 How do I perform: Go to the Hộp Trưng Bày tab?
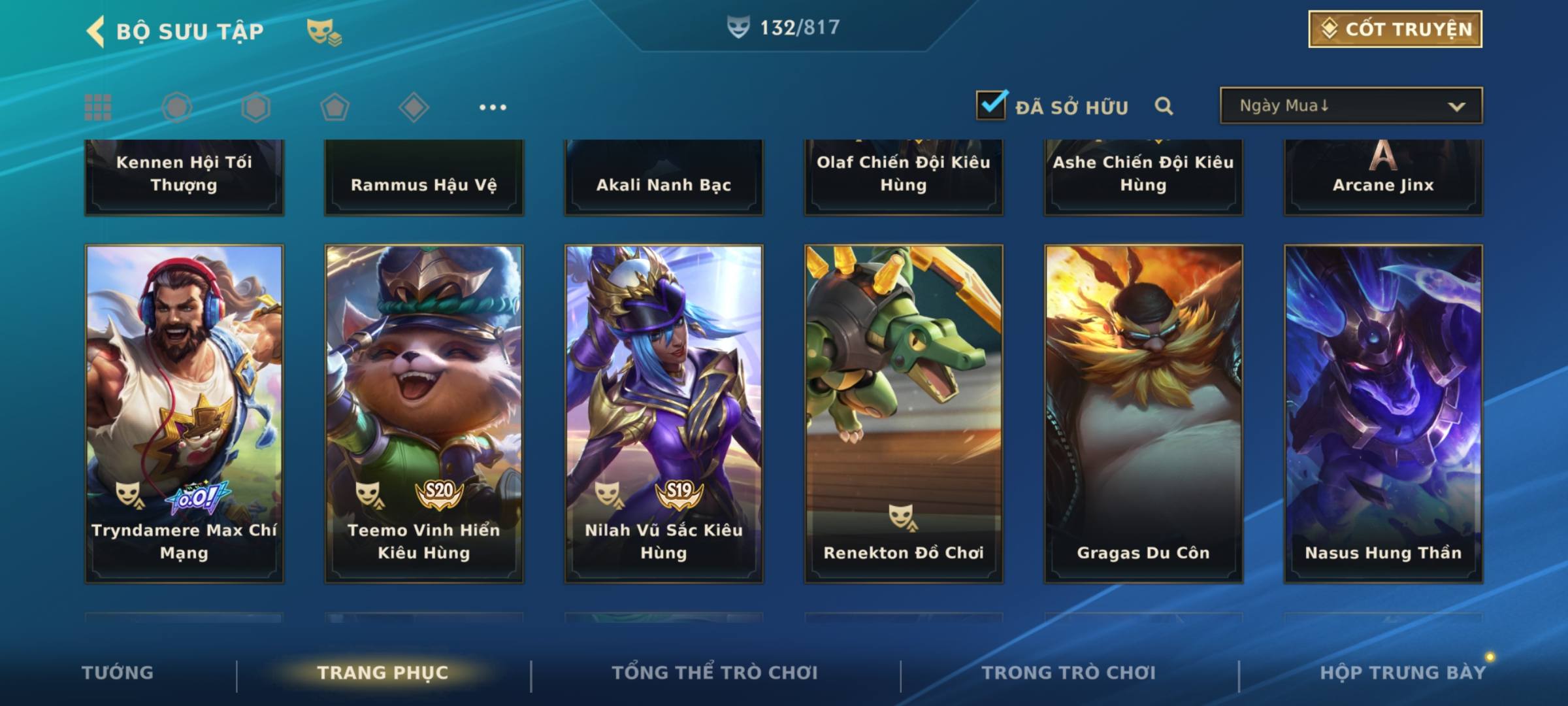coord(1403,673)
